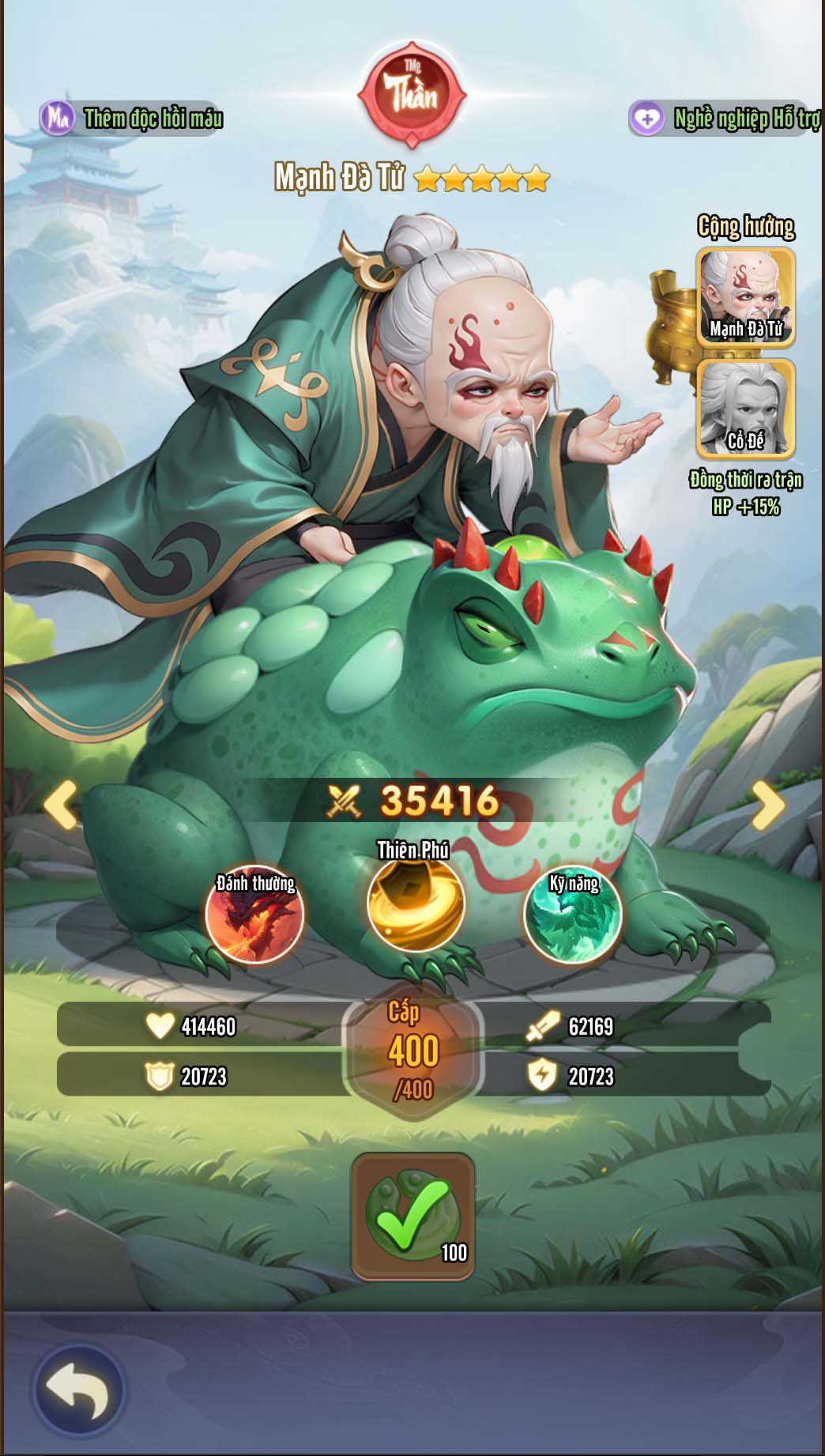Show the previous hero with left arrow
825x1456 pixels.
61,805
